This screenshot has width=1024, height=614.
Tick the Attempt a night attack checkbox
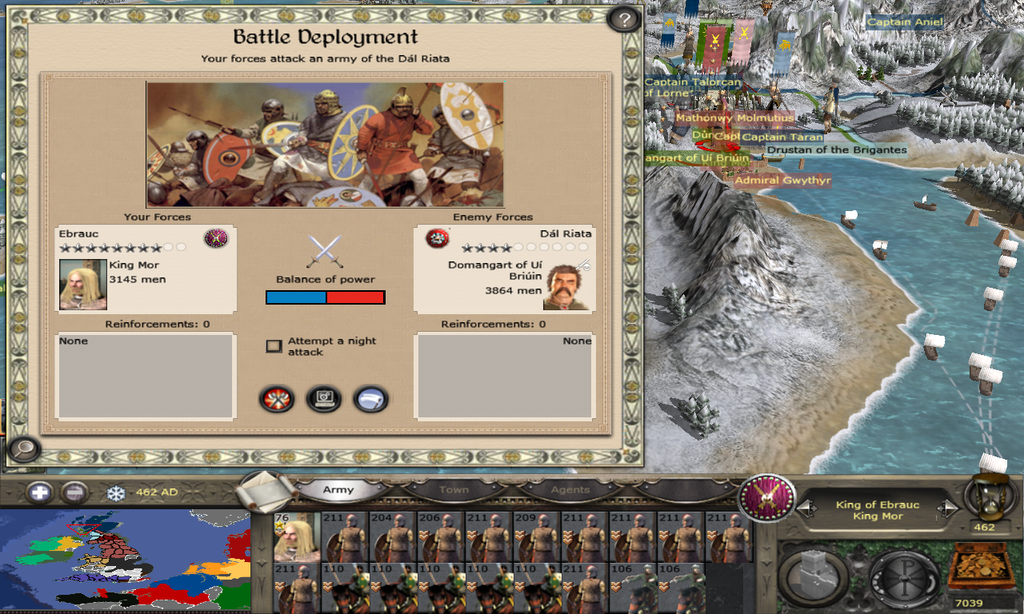pyautogui.click(x=273, y=346)
